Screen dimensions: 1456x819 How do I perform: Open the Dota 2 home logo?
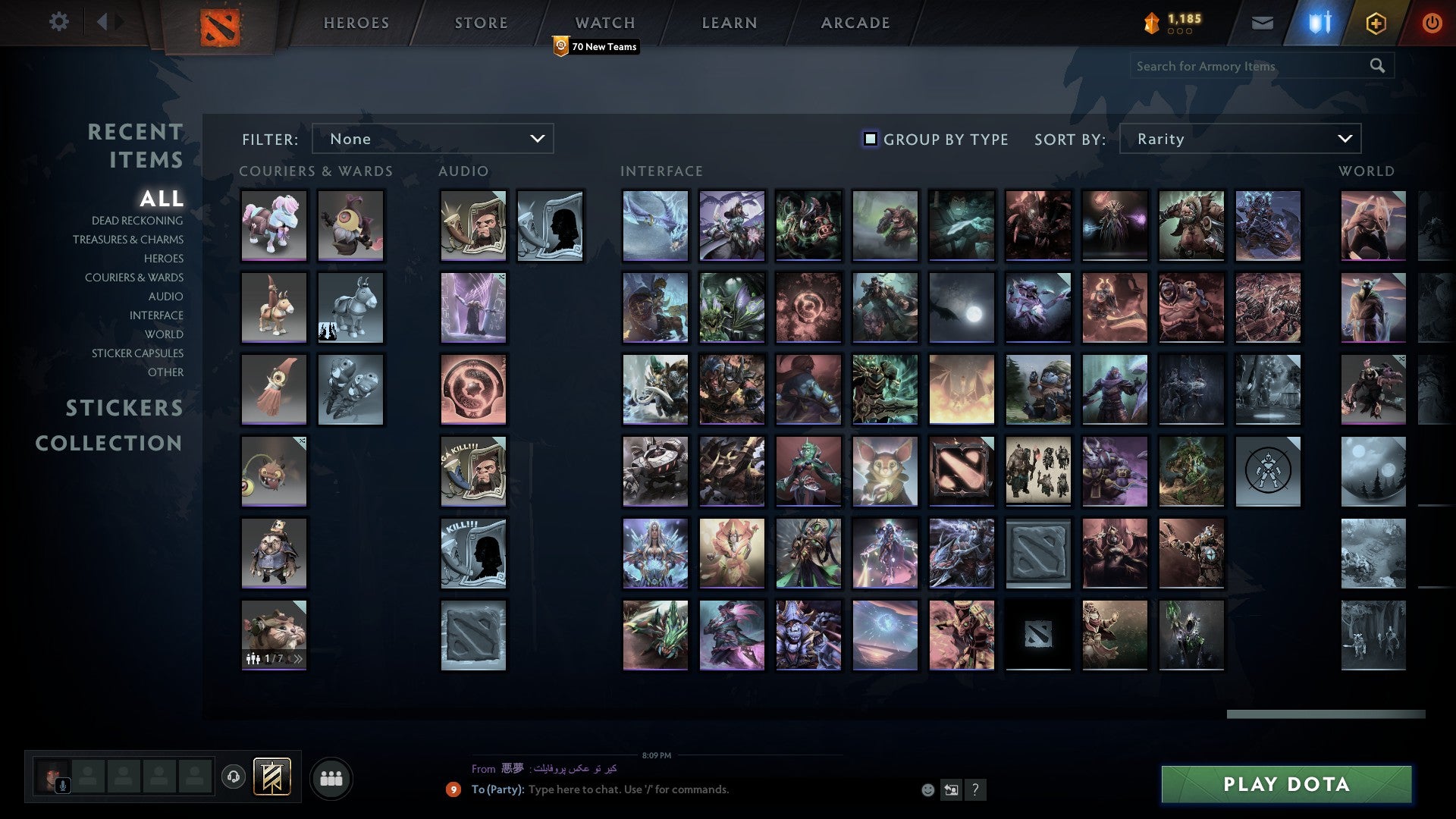tap(220, 23)
